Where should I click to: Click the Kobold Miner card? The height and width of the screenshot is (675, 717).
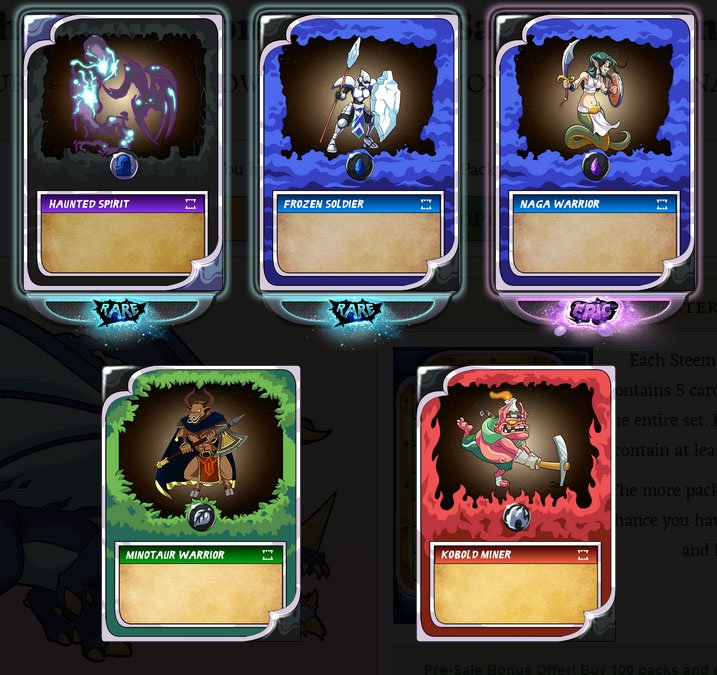click(515, 500)
